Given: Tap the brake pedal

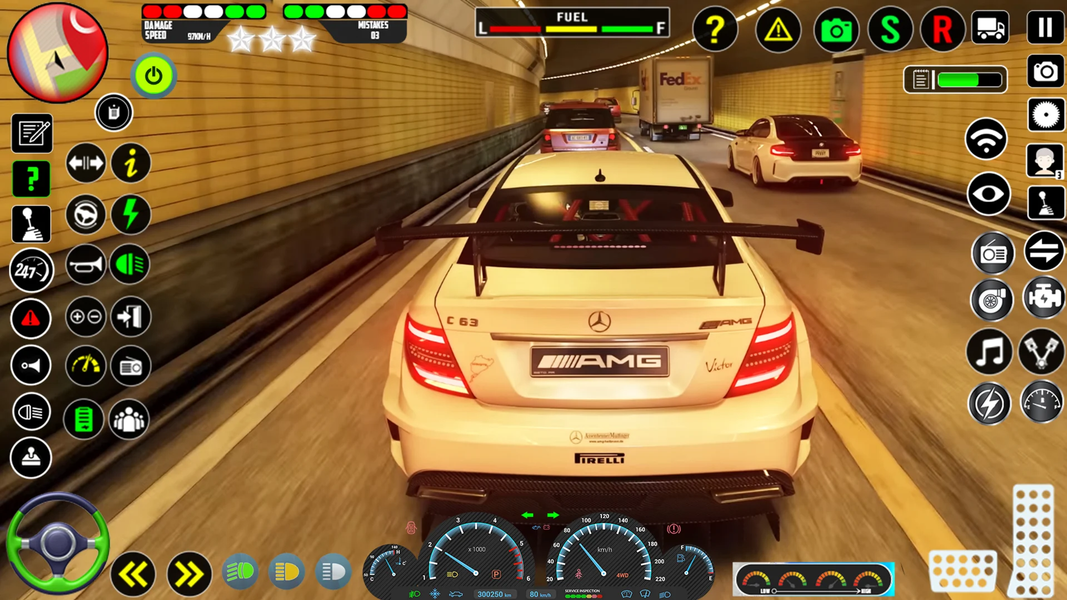Looking at the screenshot, I should (962, 571).
